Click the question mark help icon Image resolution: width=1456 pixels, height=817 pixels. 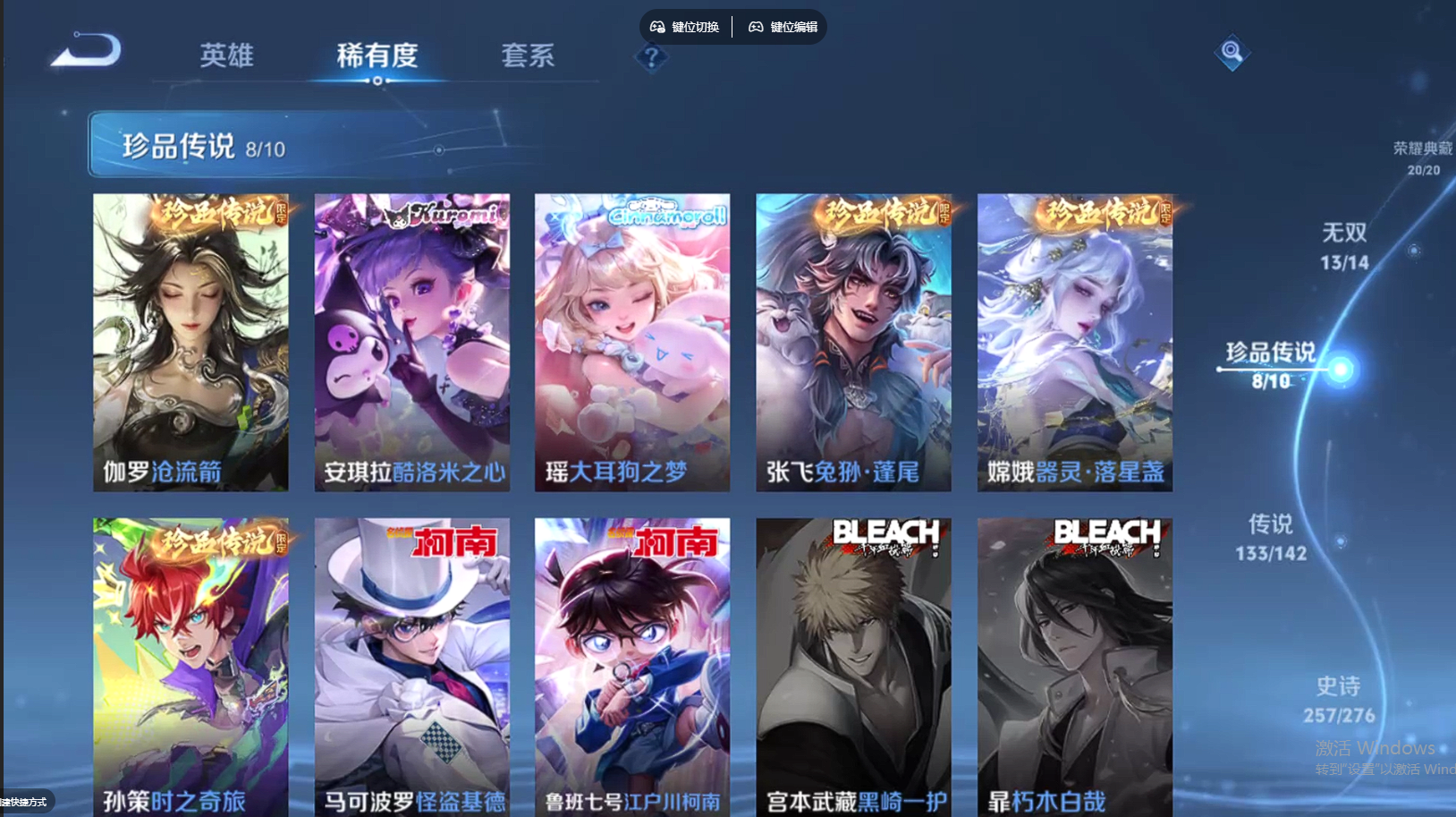coord(652,57)
